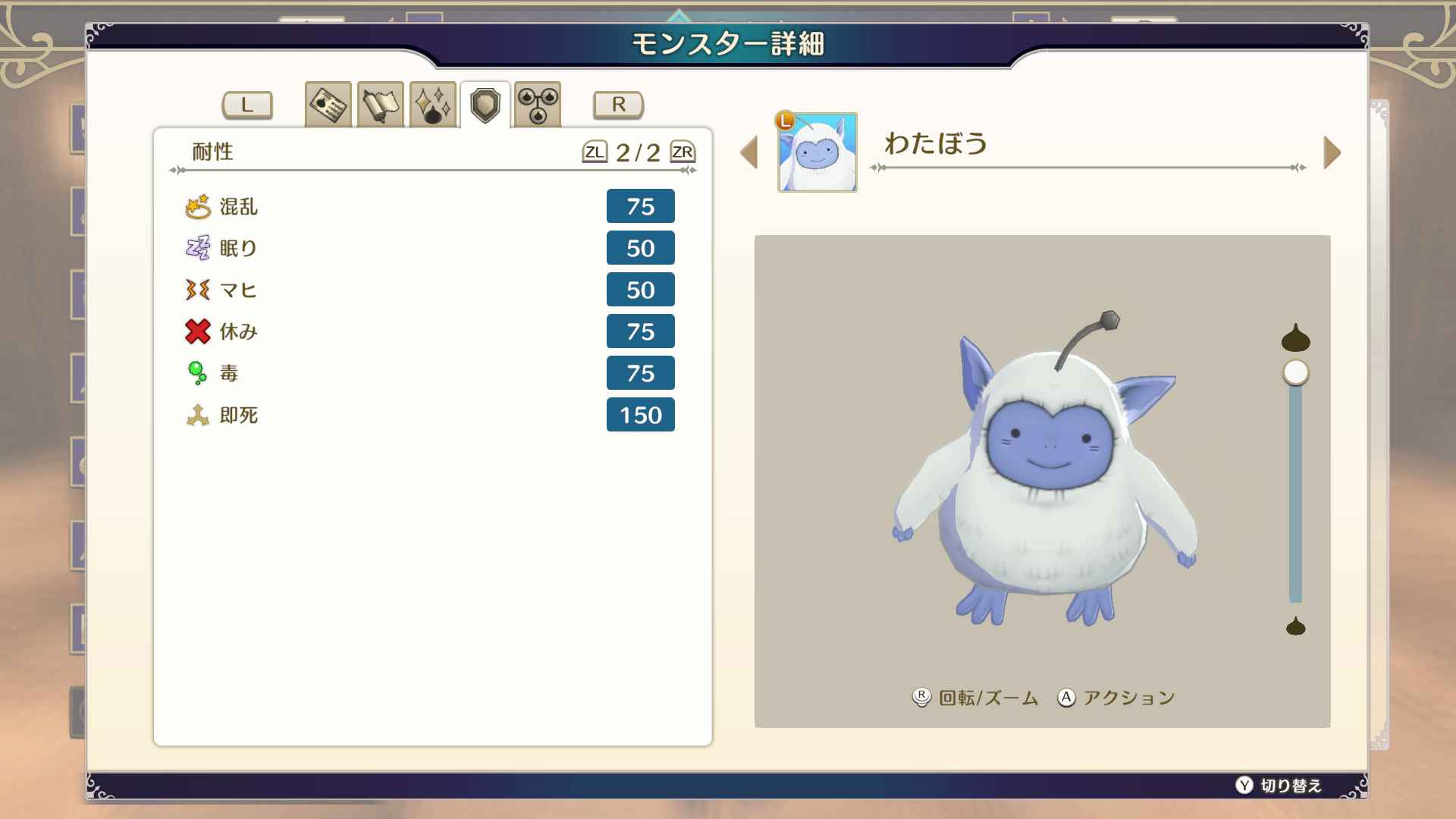Show the next monster with right arrow
1456x819 pixels.
tap(1332, 152)
